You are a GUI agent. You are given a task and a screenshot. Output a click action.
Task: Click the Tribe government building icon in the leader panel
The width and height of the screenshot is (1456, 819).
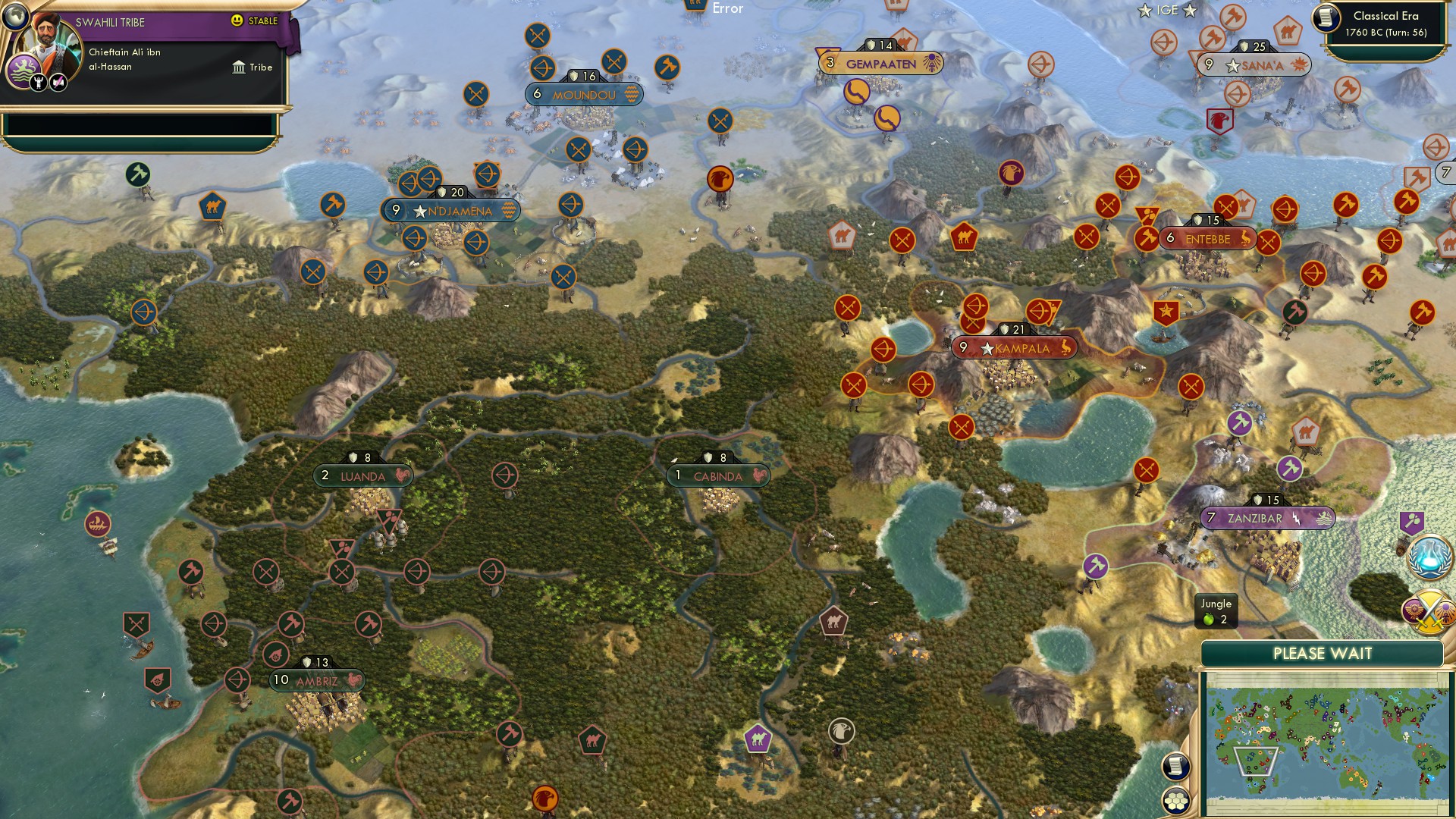[240, 67]
